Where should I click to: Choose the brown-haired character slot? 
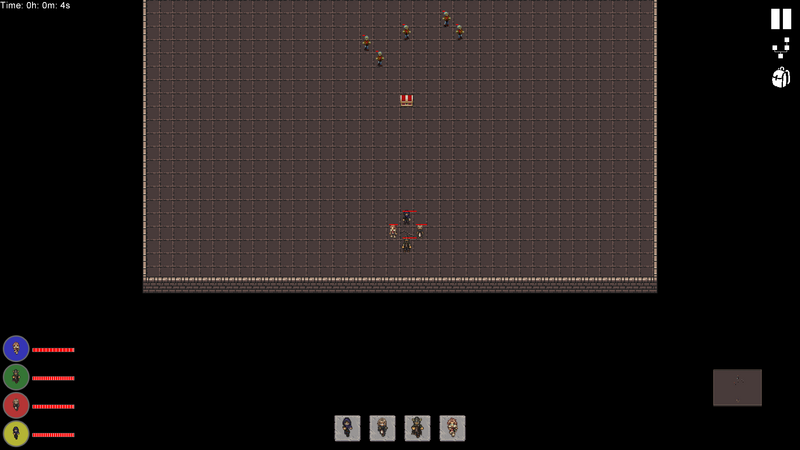[382, 428]
